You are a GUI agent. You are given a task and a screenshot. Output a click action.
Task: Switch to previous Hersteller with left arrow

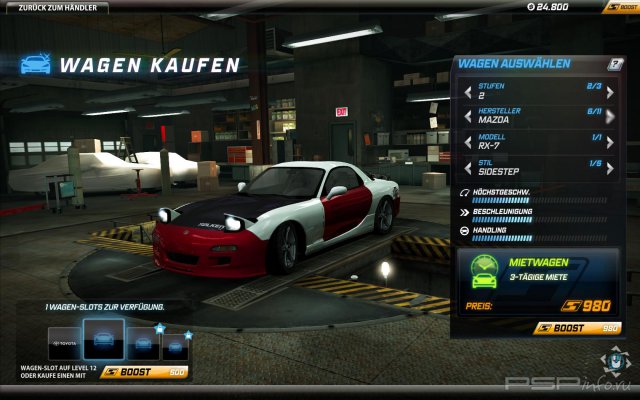click(466, 116)
